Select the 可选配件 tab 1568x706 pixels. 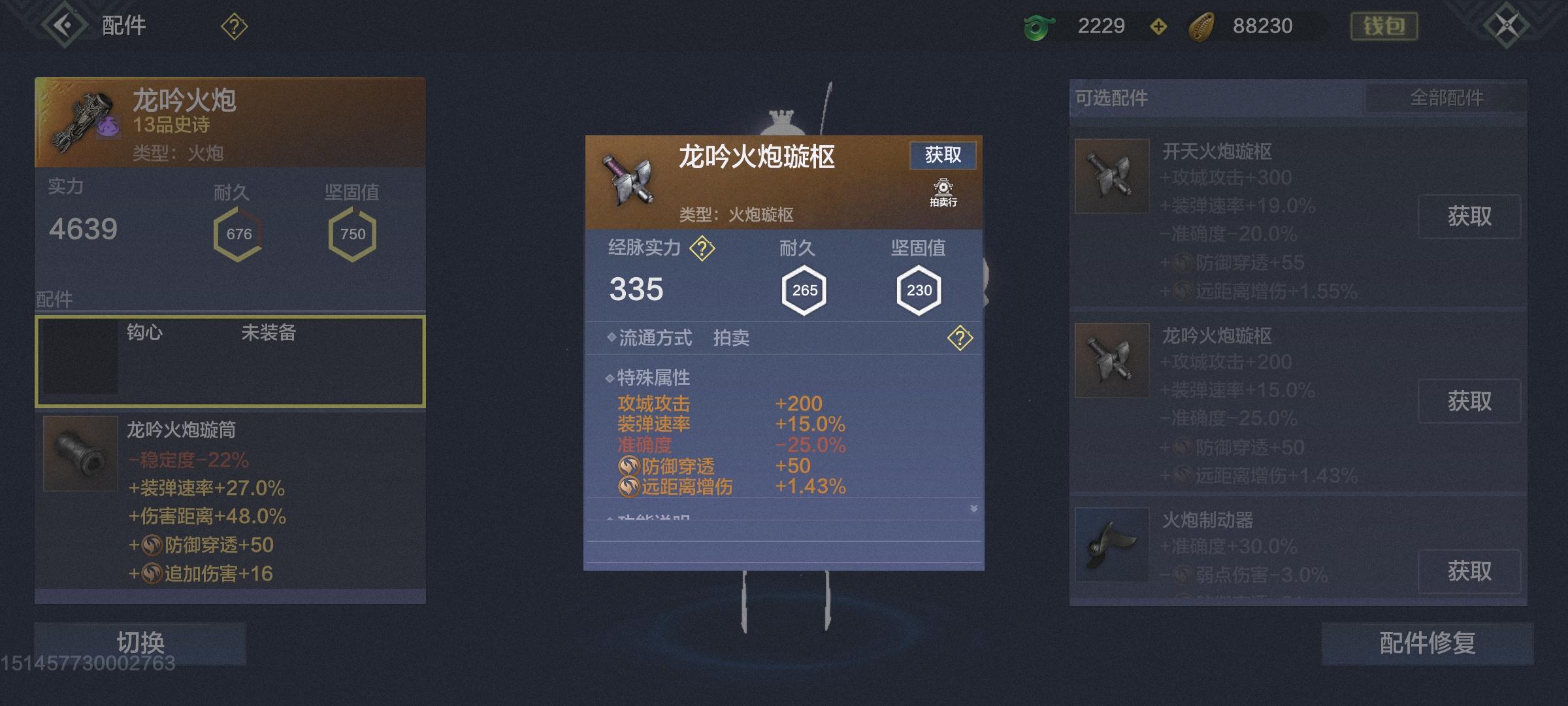pos(1111,97)
